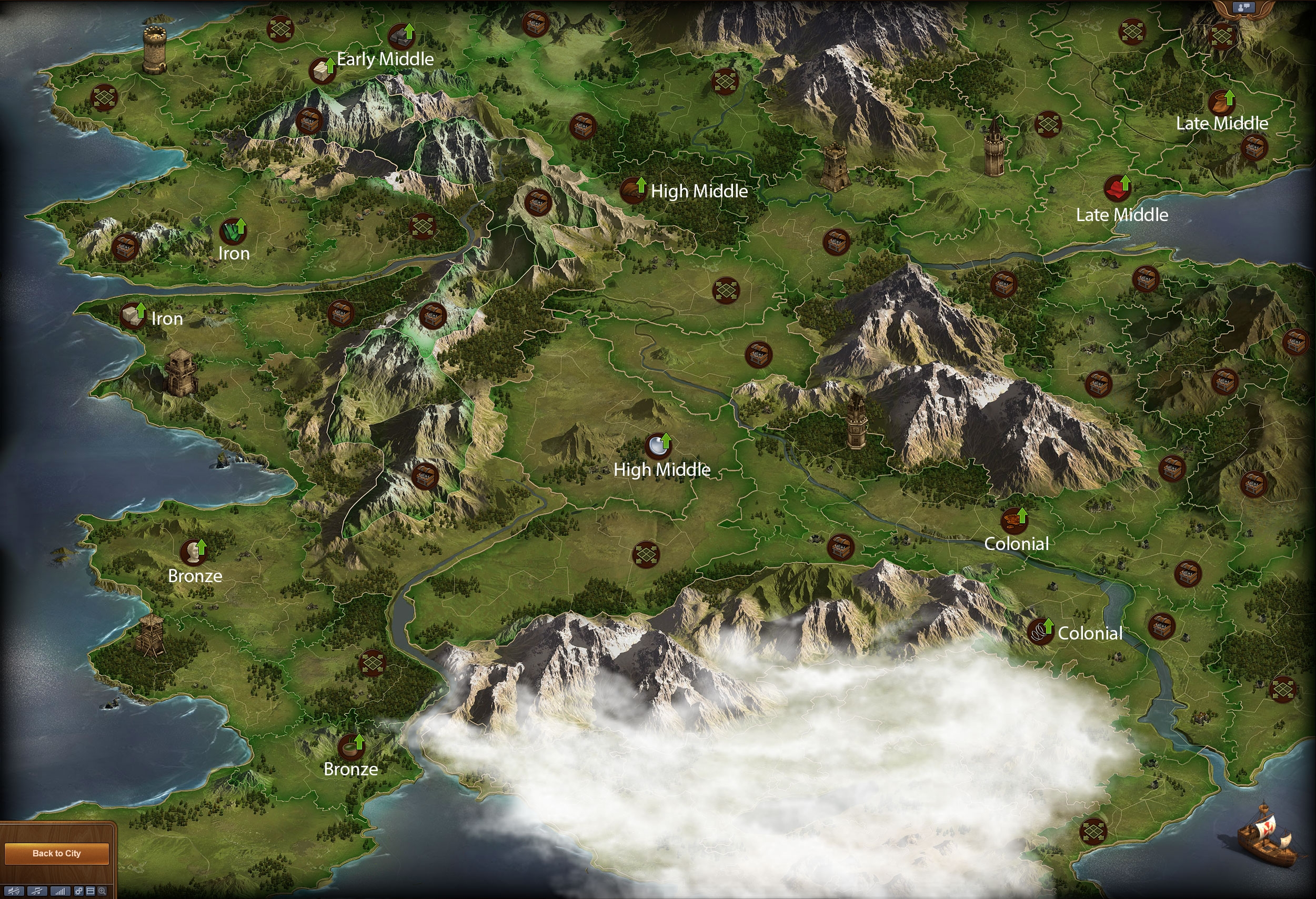Image resolution: width=1316 pixels, height=899 pixels.
Task: Select the zoom magnifier icon
Action: pos(102,892)
